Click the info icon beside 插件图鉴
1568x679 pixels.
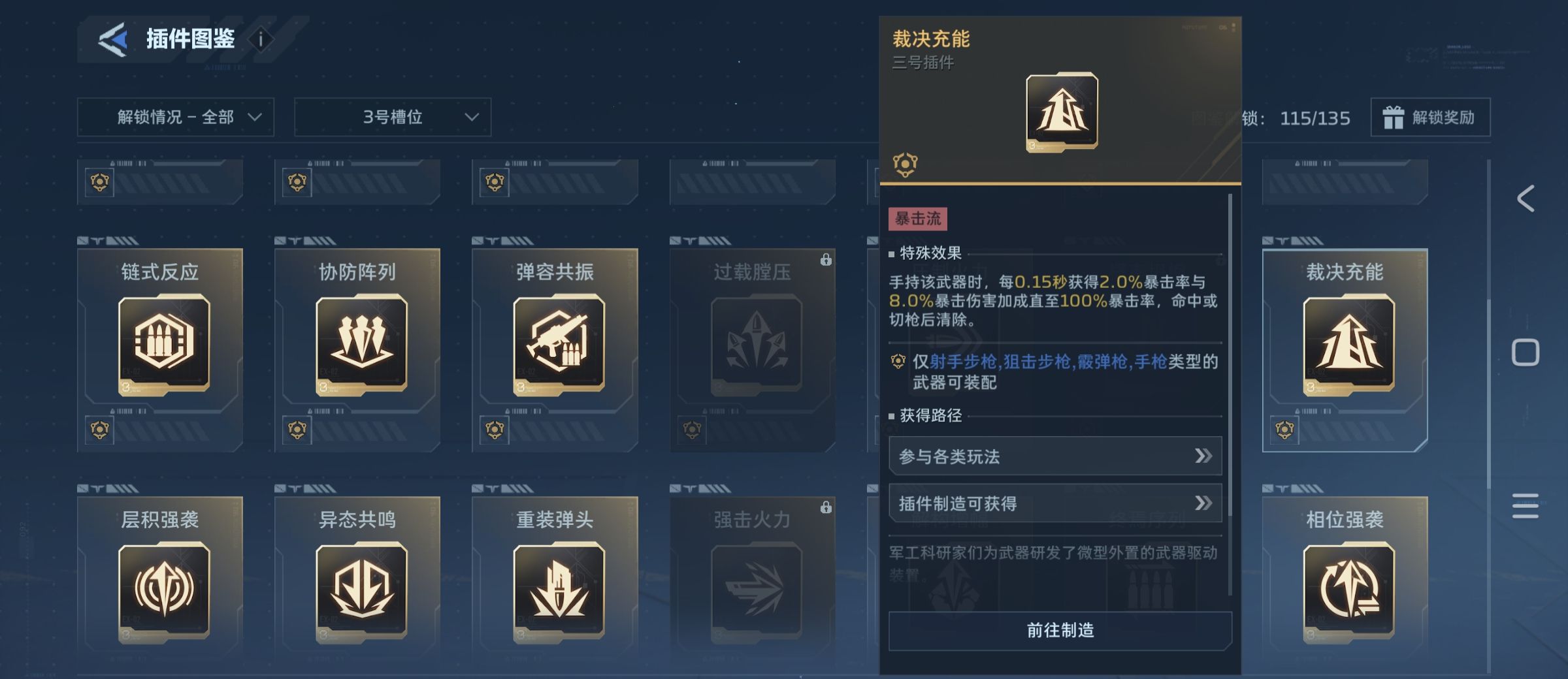(x=261, y=39)
